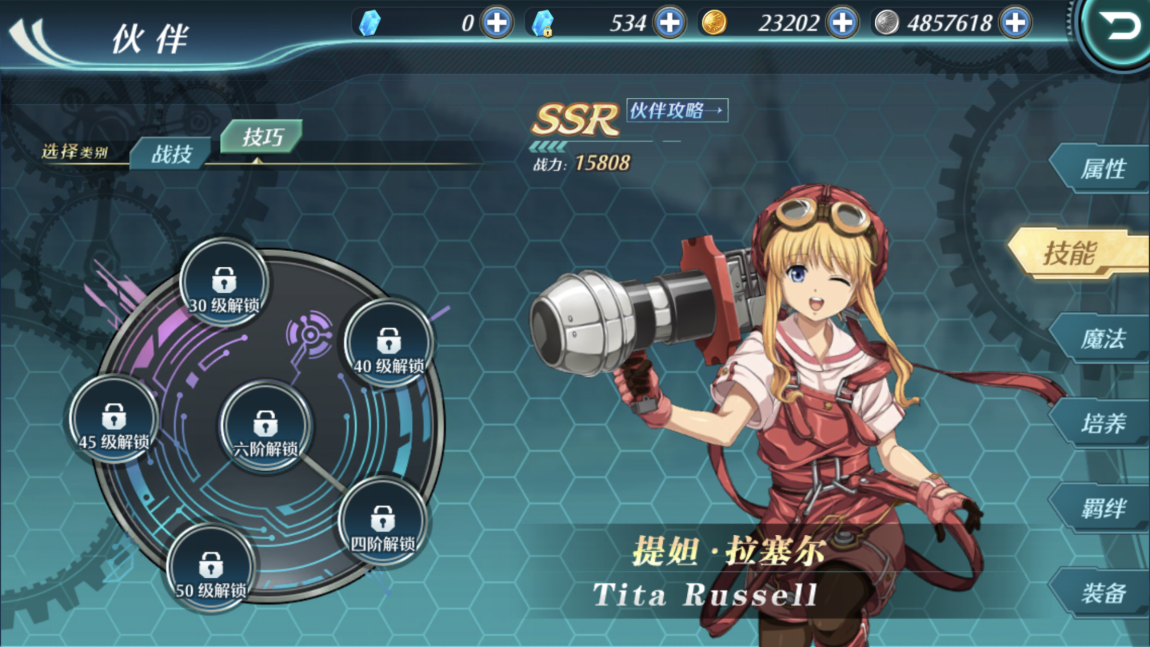1150x647 pixels.
Task: Open the 伙伴攻略 partner guide link
Action: coord(677,110)
